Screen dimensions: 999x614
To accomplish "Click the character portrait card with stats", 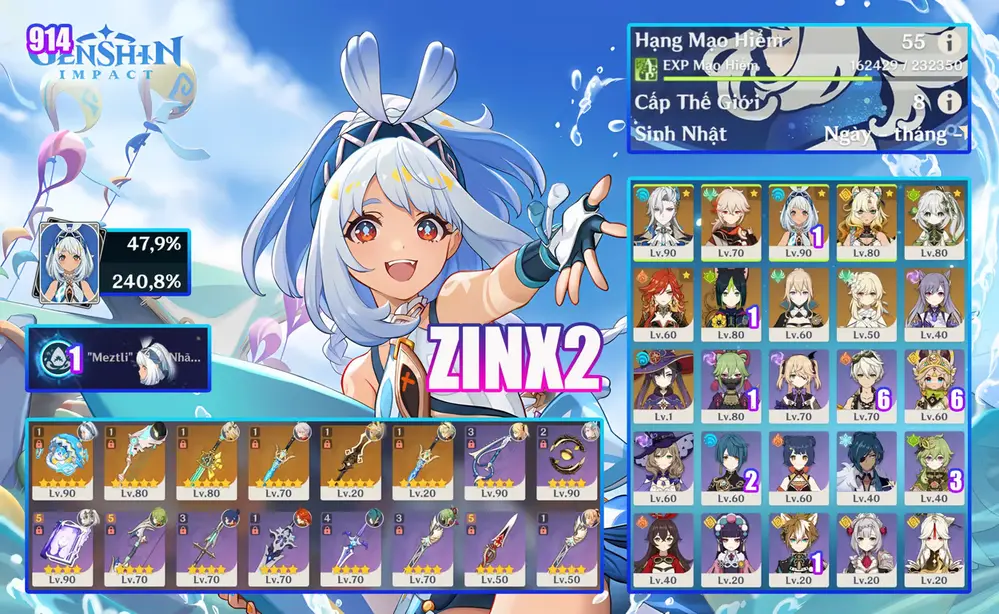I will click(x=64, y=258).
